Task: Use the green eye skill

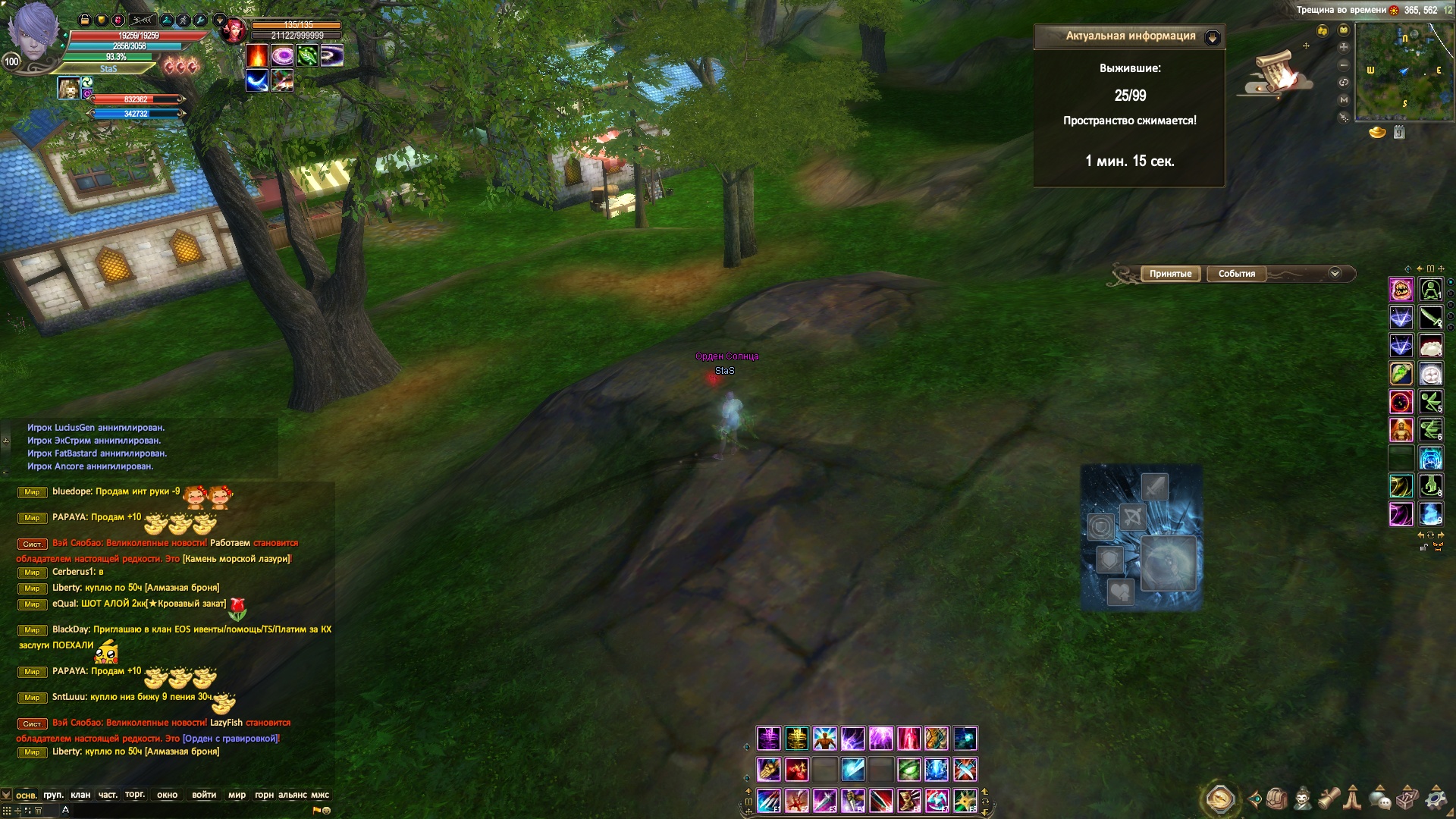Action: [x=908, y=770]
